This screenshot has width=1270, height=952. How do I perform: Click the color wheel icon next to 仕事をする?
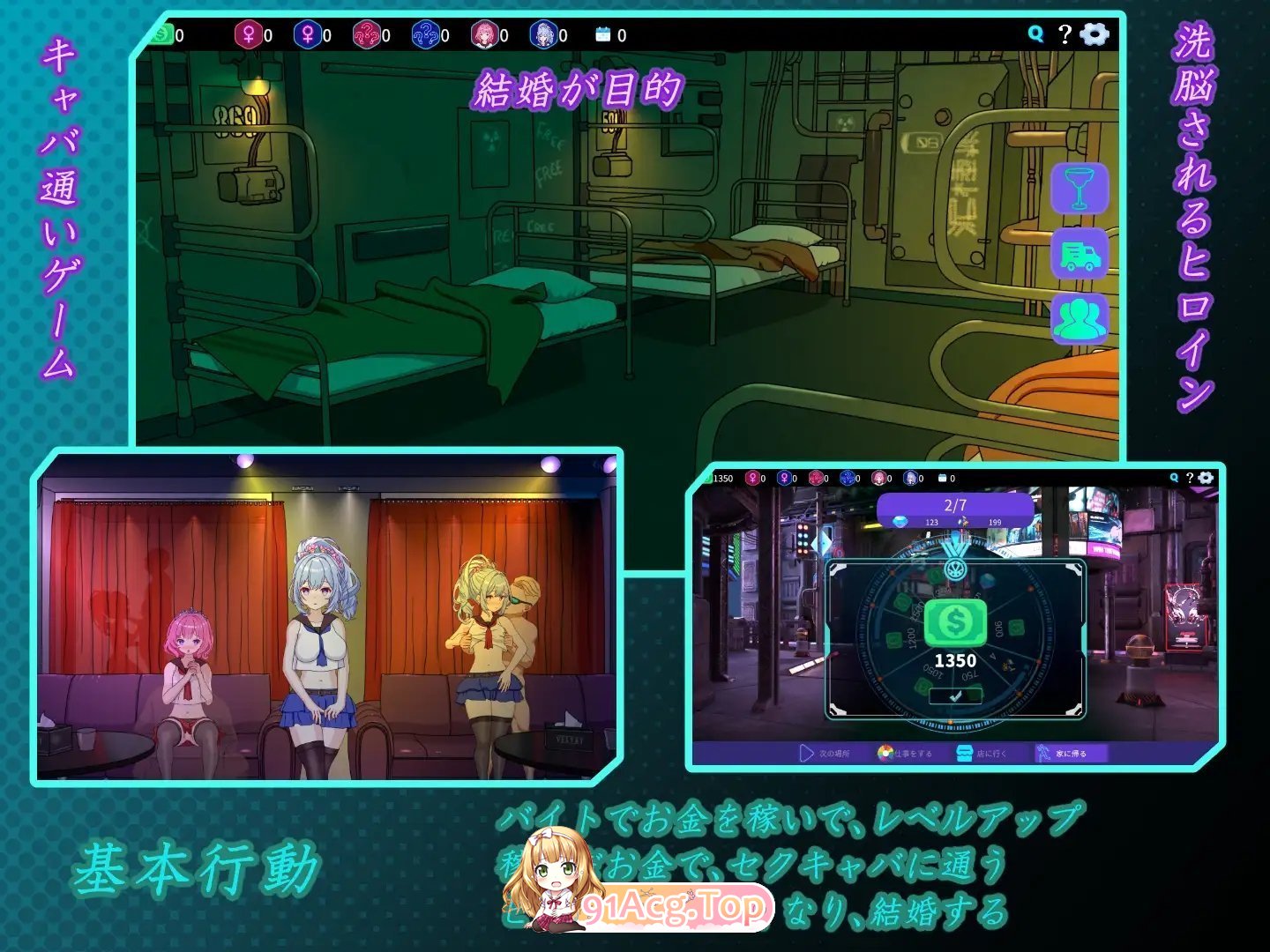click(x=885, y=753)
